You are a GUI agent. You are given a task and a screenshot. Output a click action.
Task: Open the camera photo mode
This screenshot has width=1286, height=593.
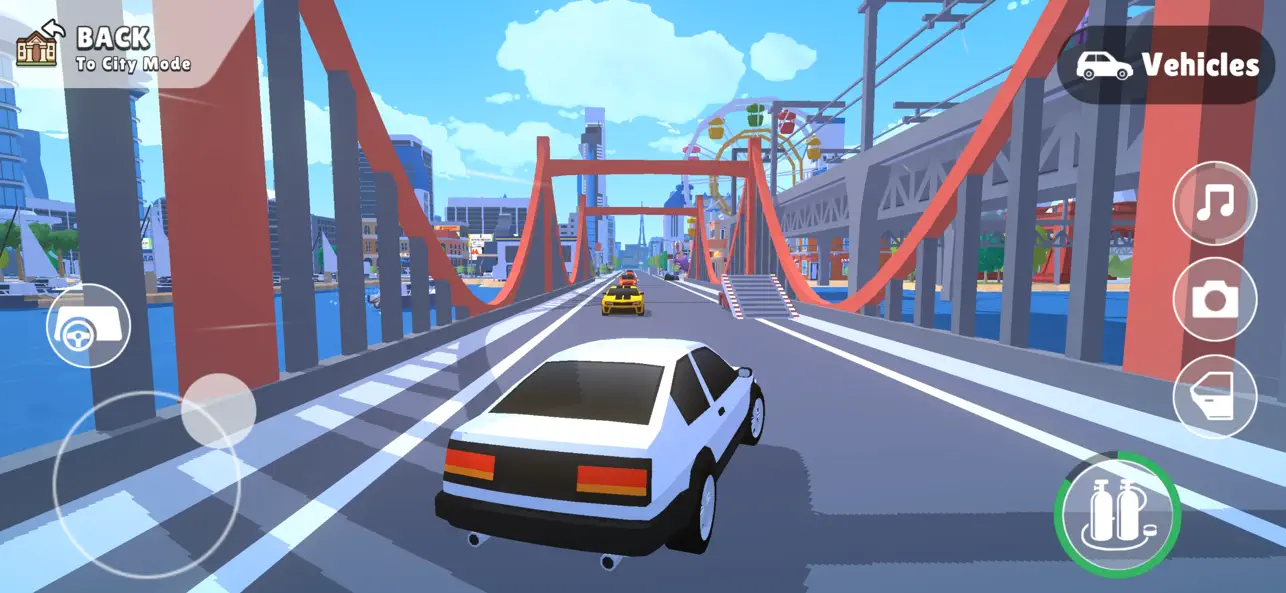[x=1214, y=300]
